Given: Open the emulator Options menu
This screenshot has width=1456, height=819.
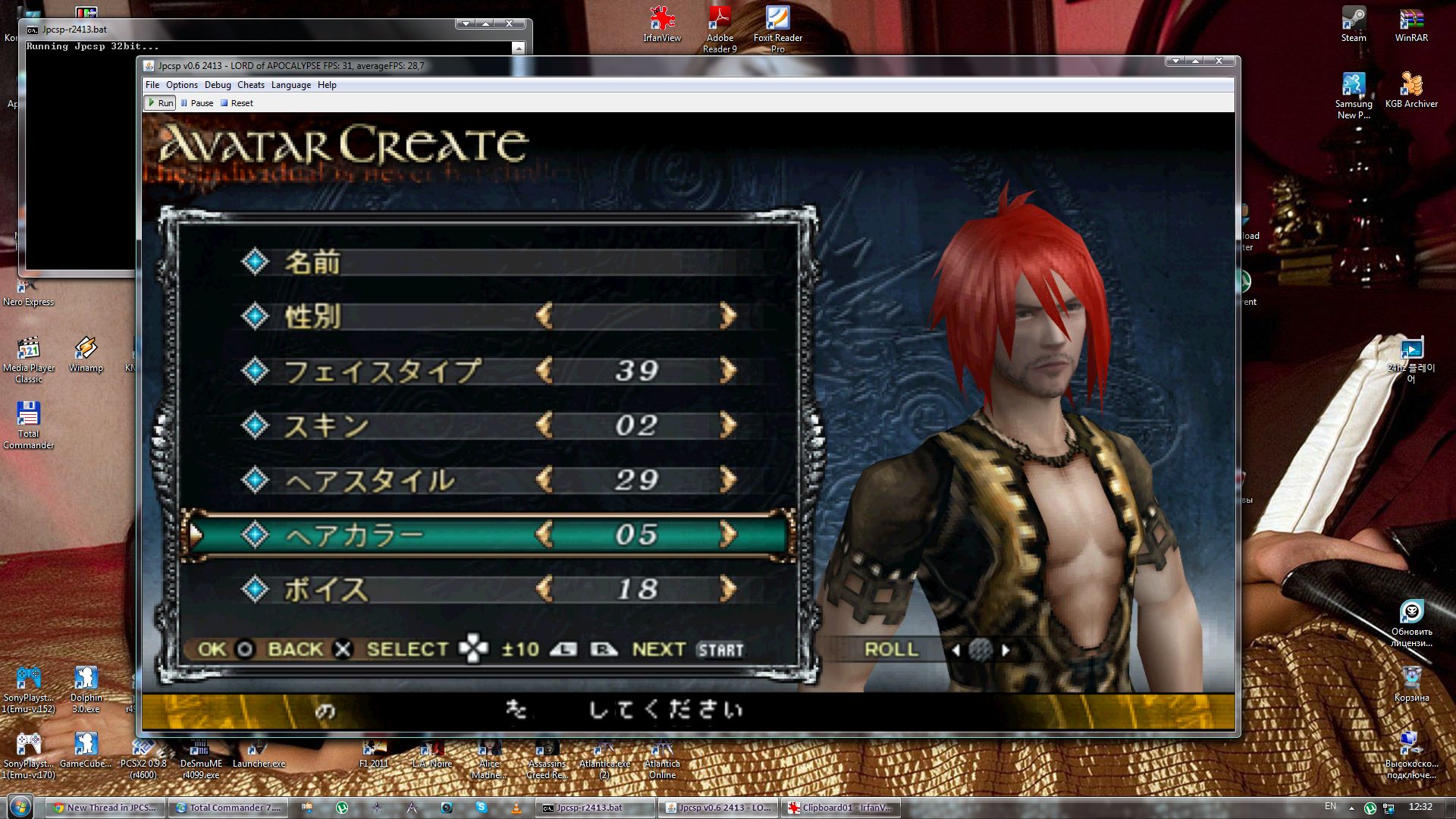Looking at the screenshot, I should point(181,85).
